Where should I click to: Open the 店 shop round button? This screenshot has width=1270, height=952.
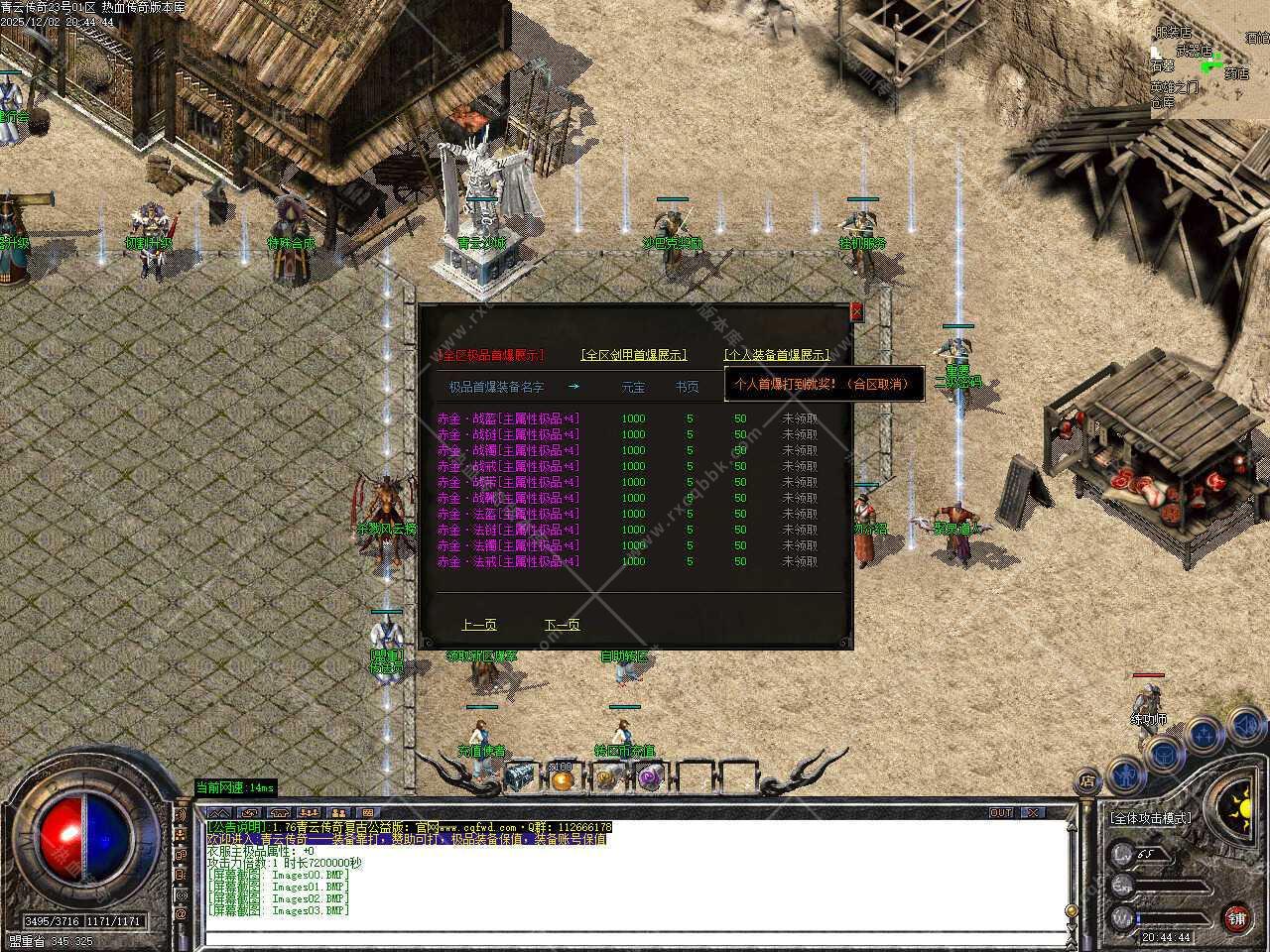[1088, 780]
